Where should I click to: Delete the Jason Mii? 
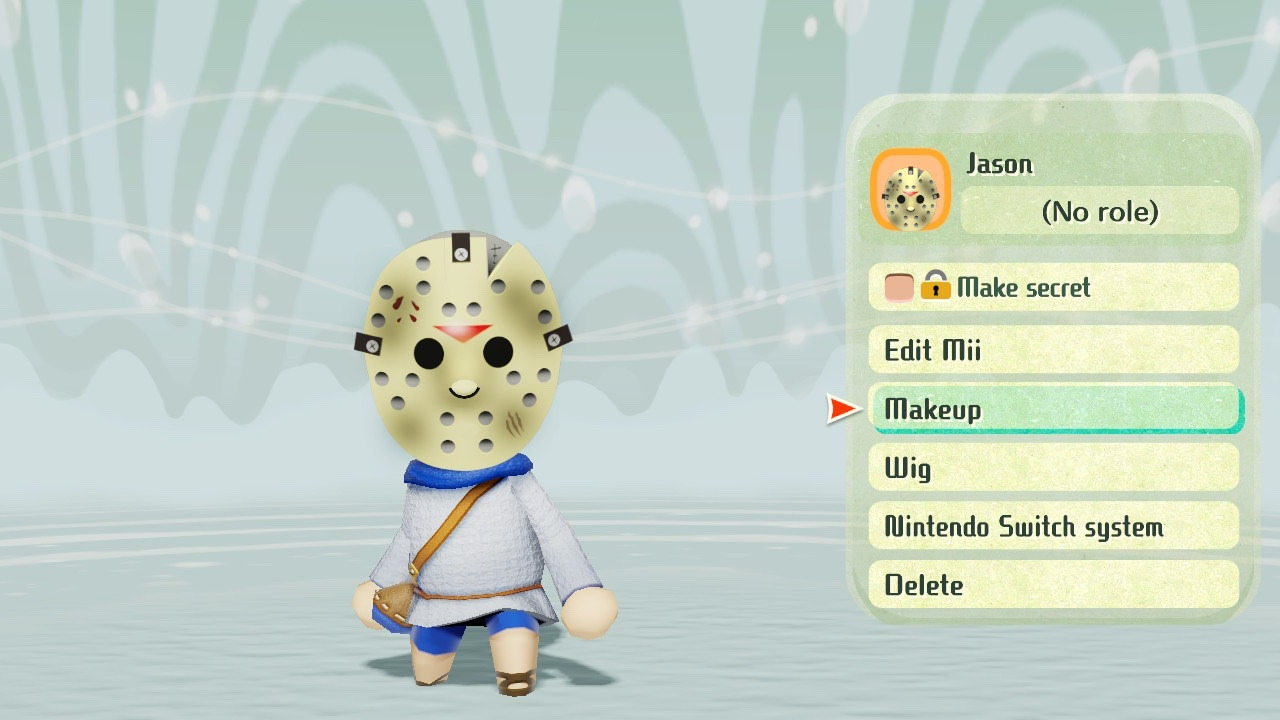click(x=1053, y=585)
